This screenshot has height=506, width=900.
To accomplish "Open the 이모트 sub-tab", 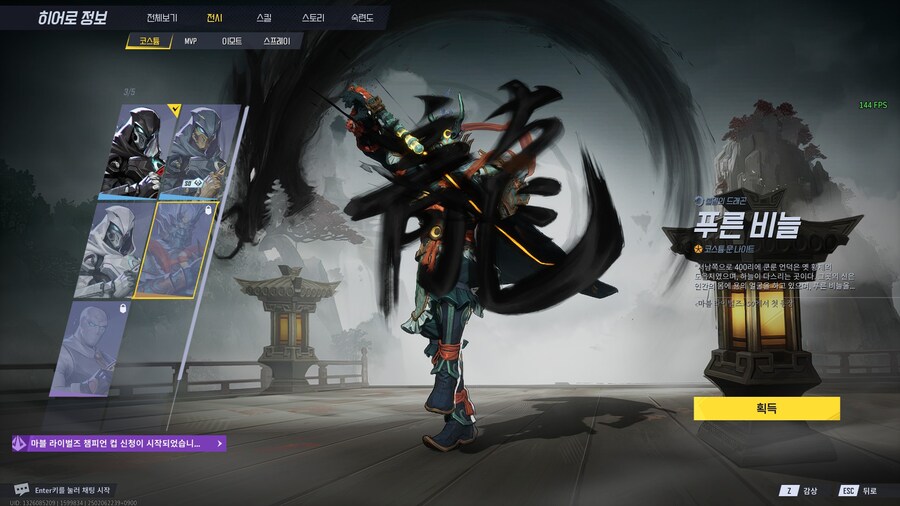I will [232, 41].
